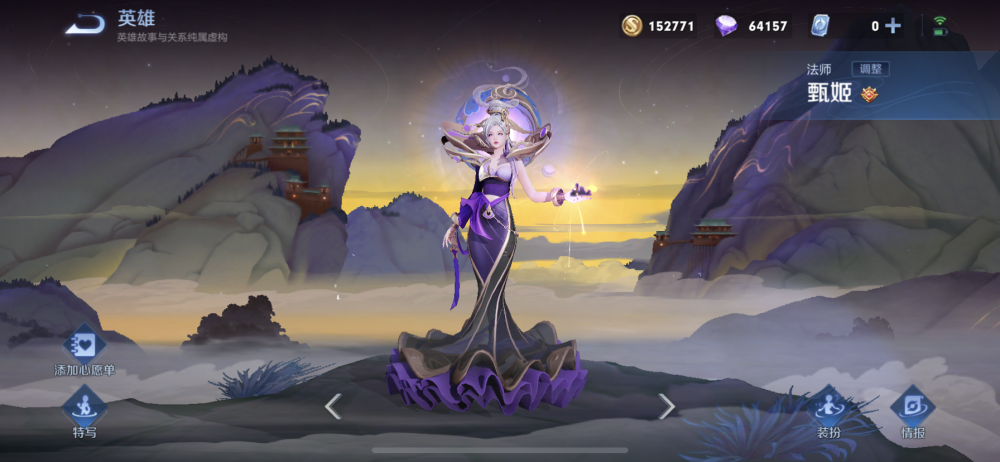This screenshot has width=1000, height=462.
Task: Click the gold coin currency icon
Action: [x=631, y=26]
